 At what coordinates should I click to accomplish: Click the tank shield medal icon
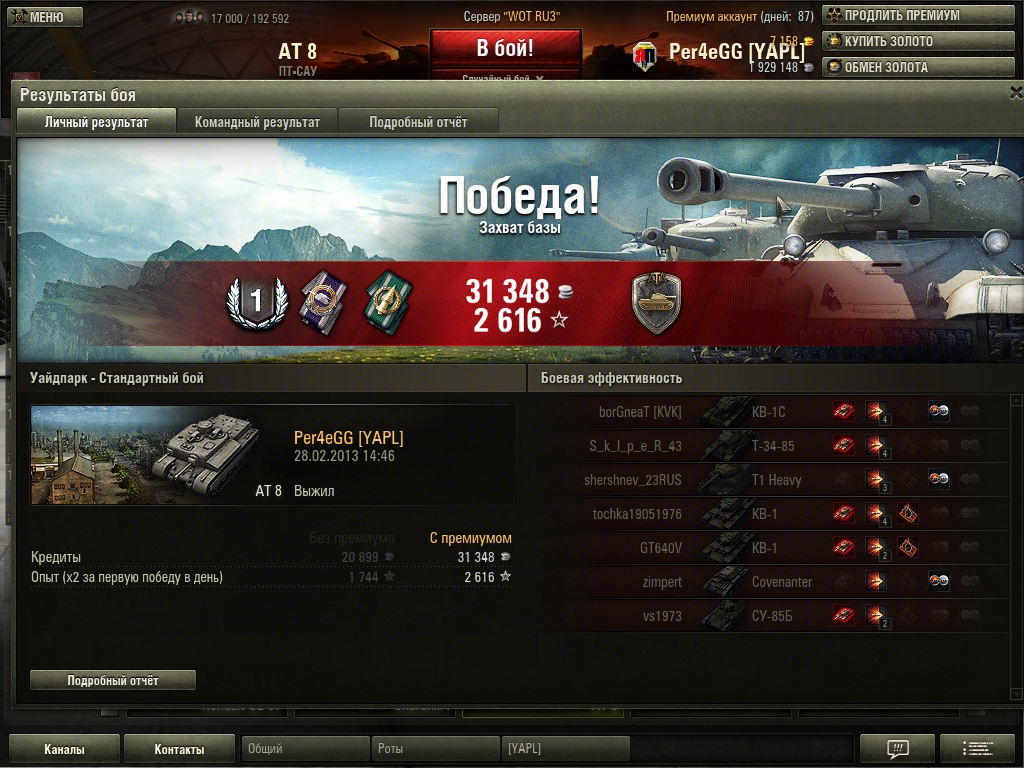pos(657,303)
